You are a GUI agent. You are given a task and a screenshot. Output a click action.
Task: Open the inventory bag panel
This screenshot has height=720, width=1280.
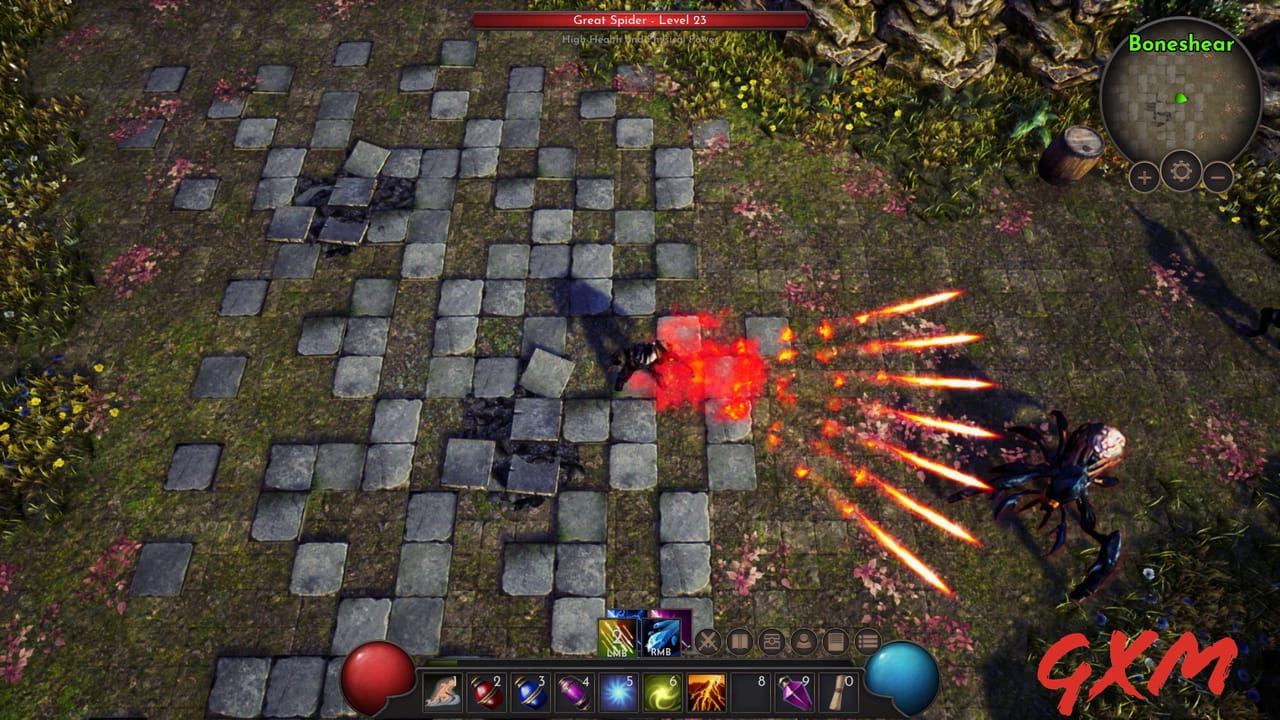pyautogui.click(x=738, y=641)
